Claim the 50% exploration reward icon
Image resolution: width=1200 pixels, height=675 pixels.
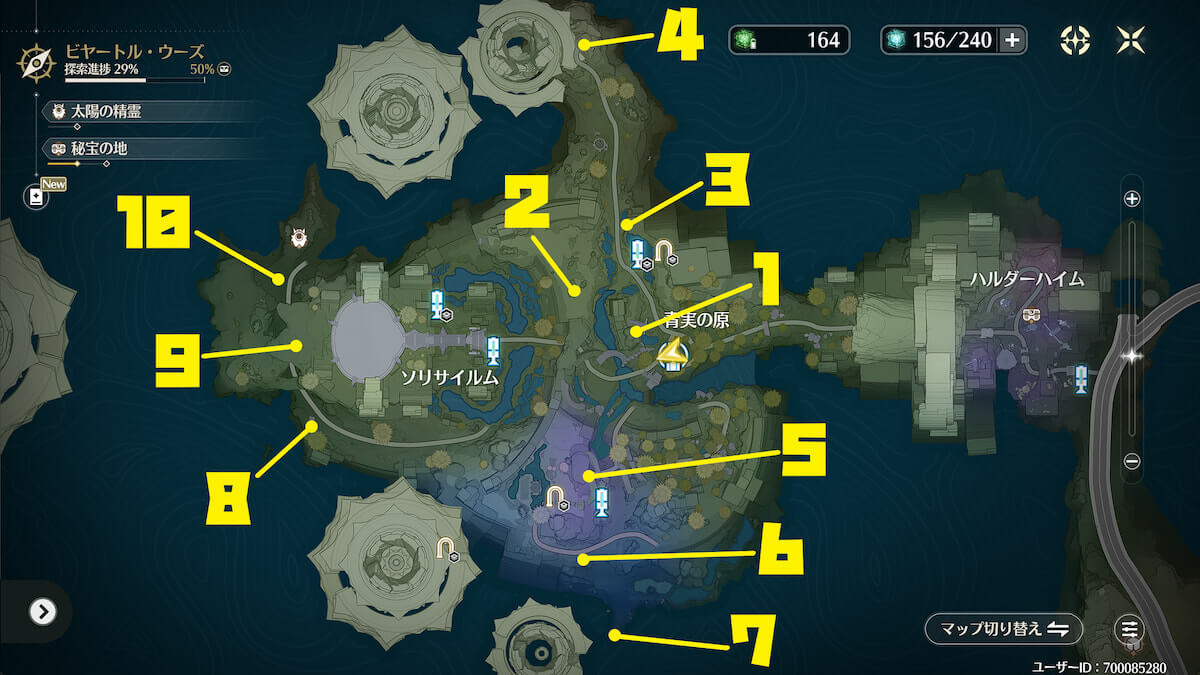tap(225, 69)
